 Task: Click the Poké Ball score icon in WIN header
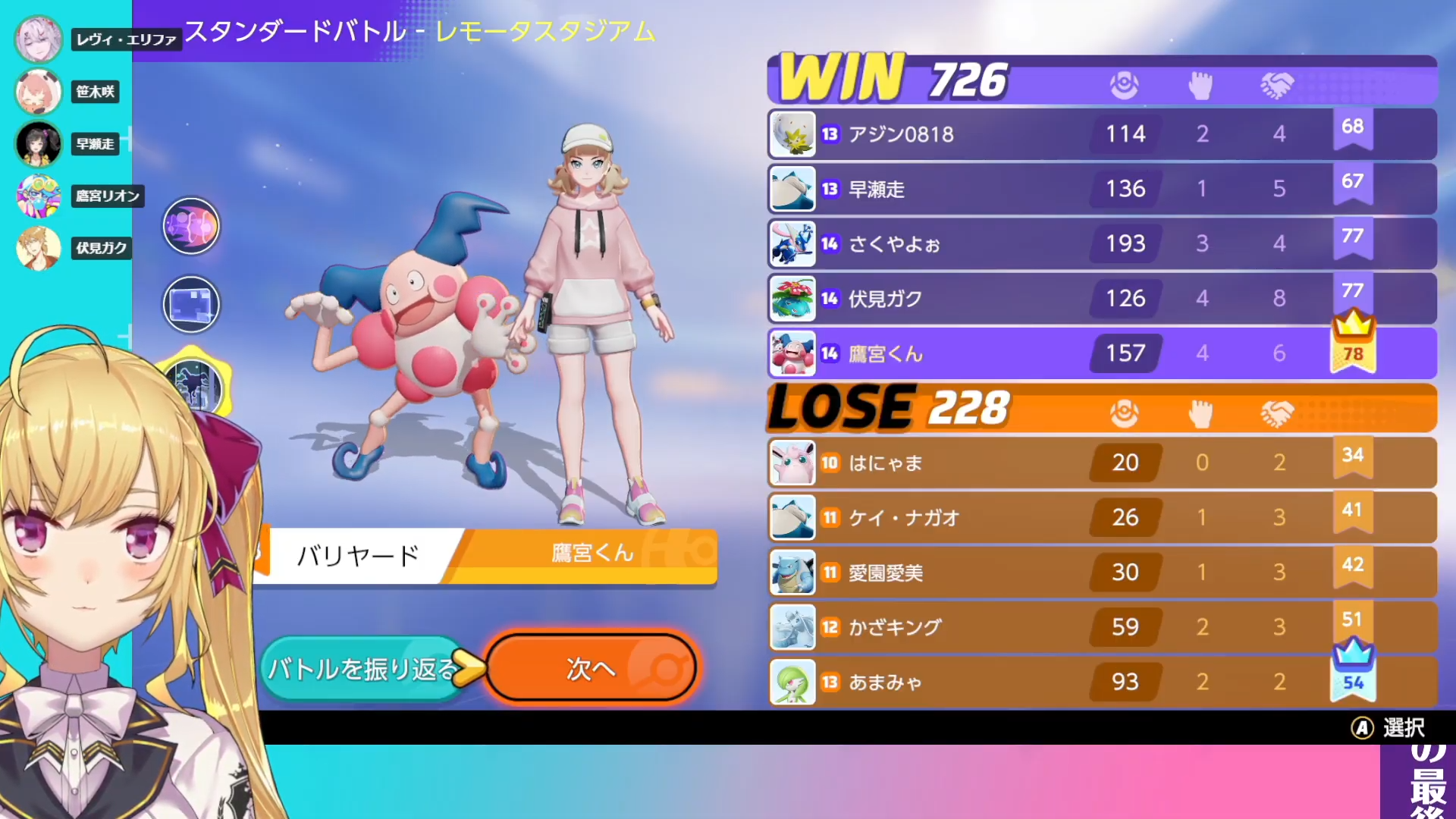click(x=1125, y=85)
